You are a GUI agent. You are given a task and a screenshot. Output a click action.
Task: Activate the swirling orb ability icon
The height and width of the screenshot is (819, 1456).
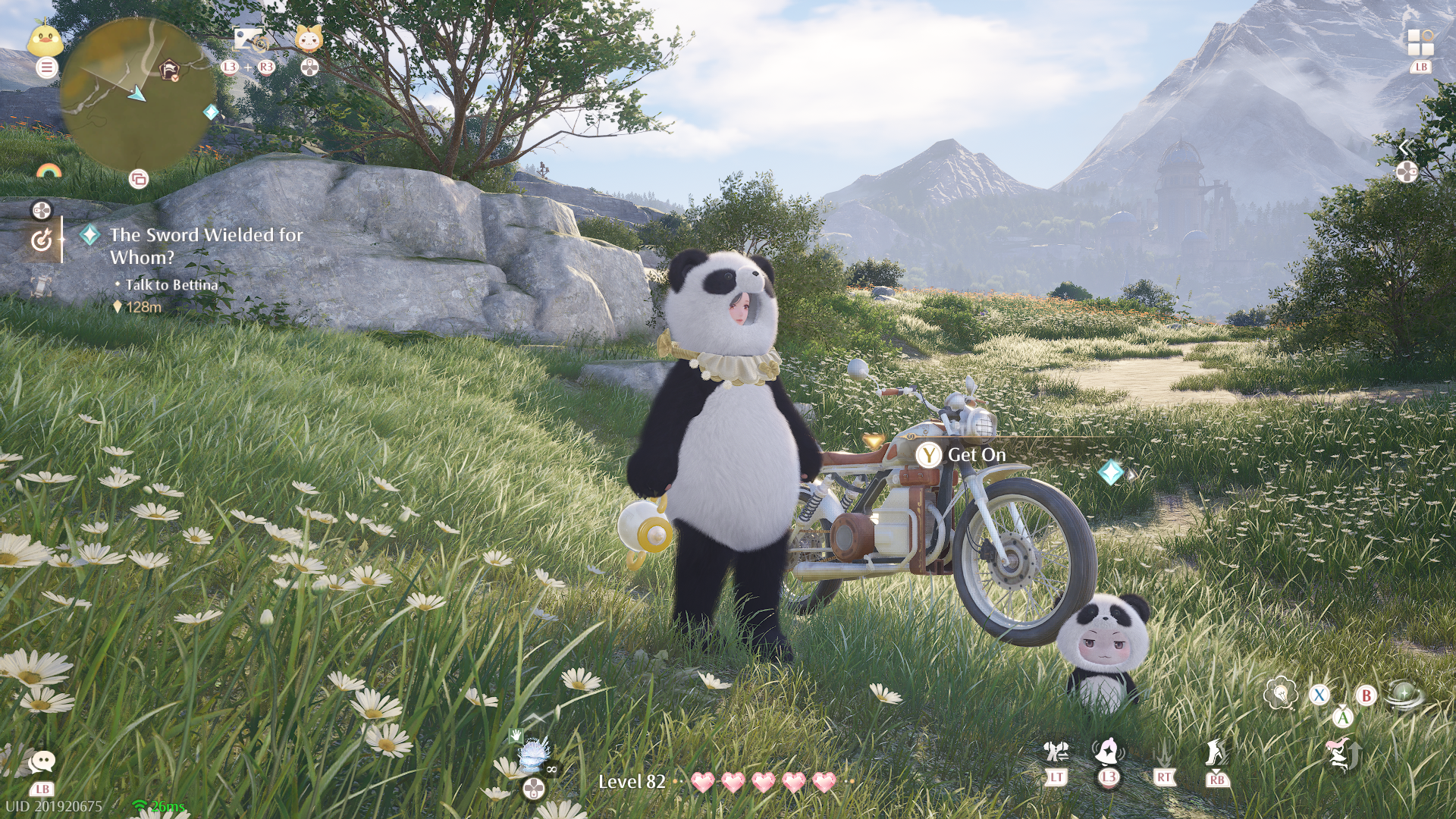(x=1404, y=694)
